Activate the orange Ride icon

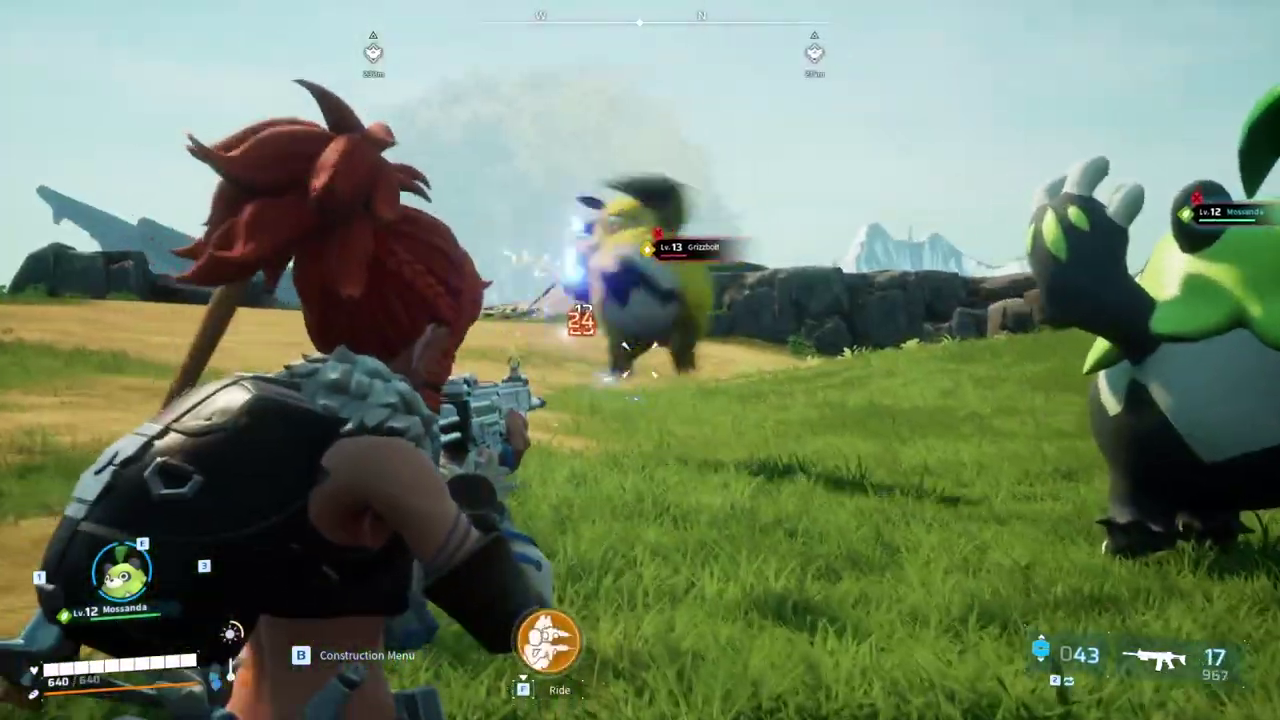pos(548,640)
